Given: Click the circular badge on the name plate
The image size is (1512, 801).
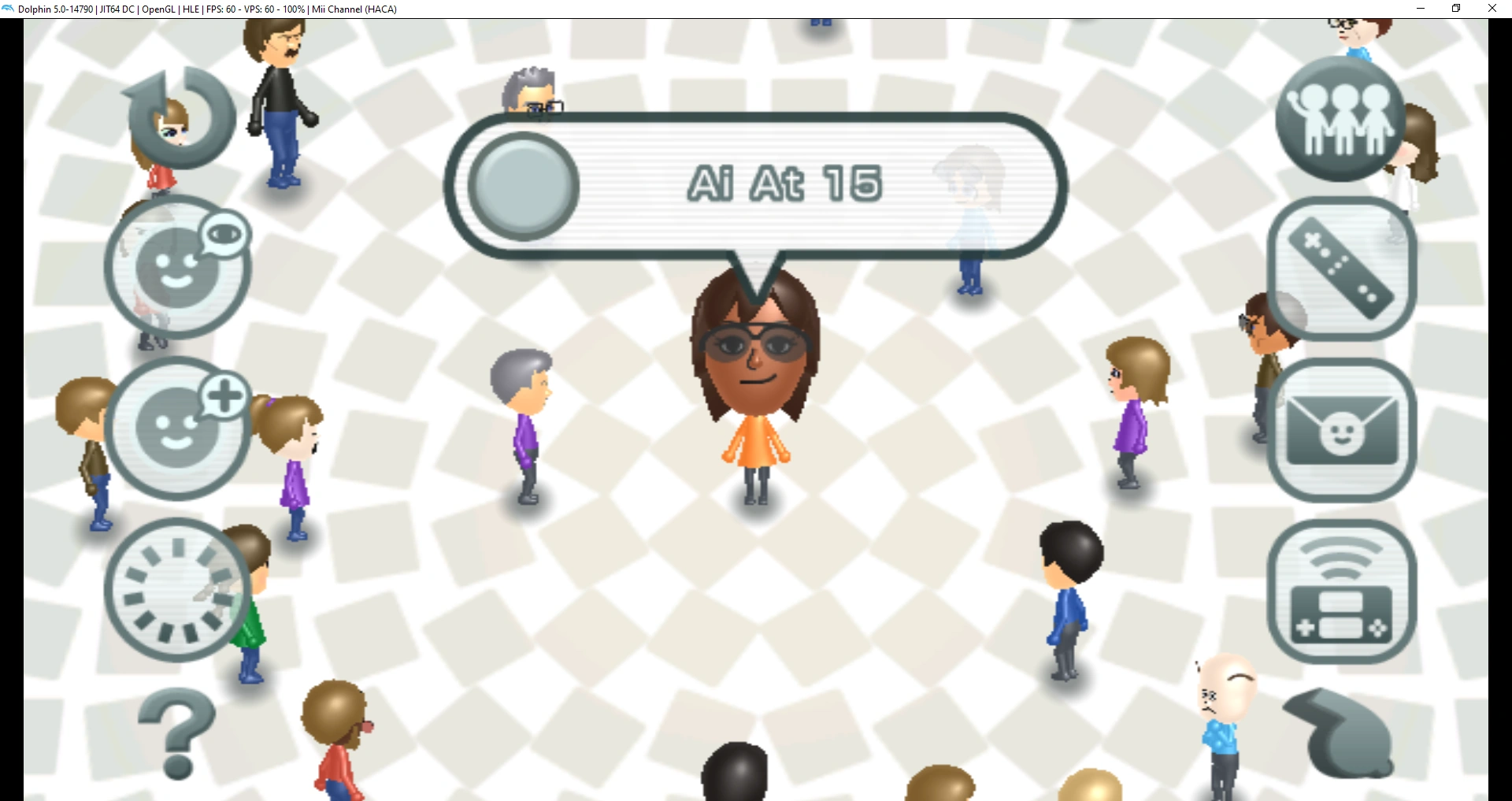Looking at the screenshot, I should [521, 187].
